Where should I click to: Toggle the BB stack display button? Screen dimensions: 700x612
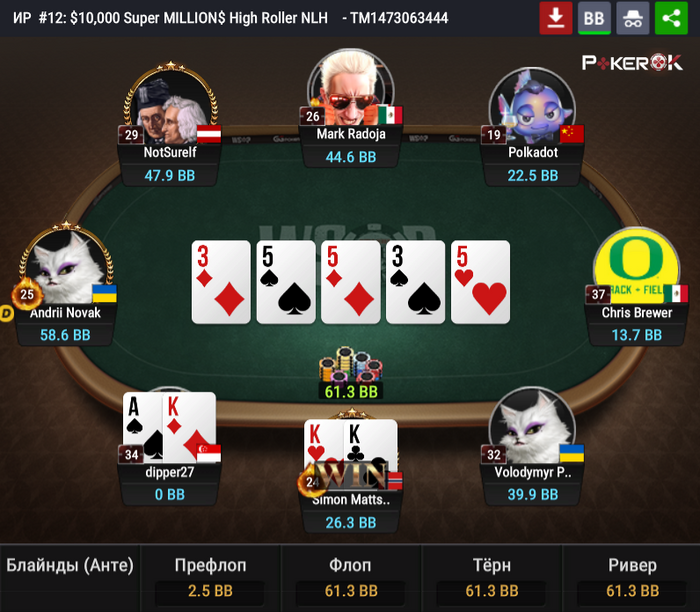(x=594, y=18)
